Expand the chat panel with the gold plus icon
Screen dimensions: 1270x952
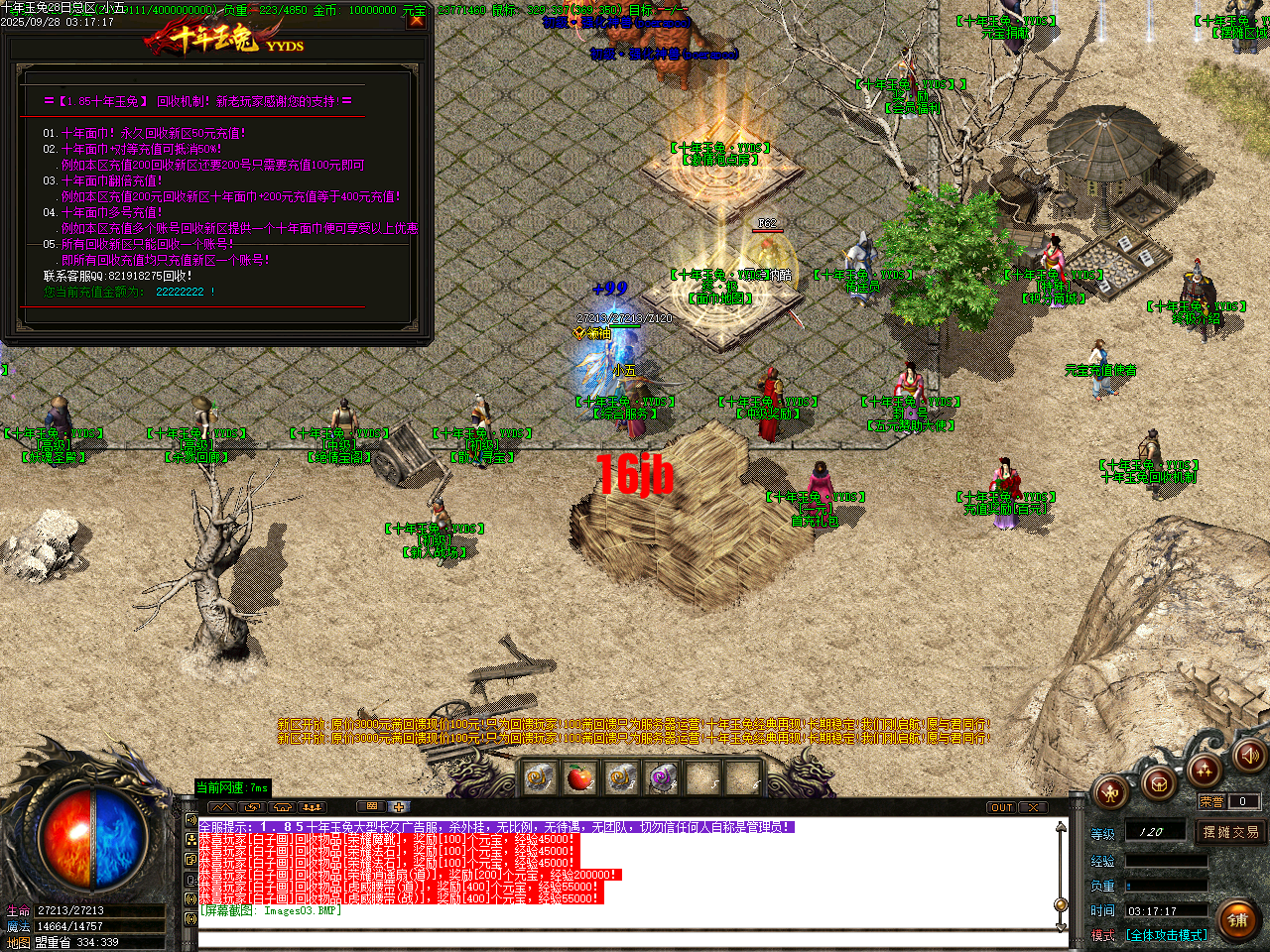click(x=399, y=807)
